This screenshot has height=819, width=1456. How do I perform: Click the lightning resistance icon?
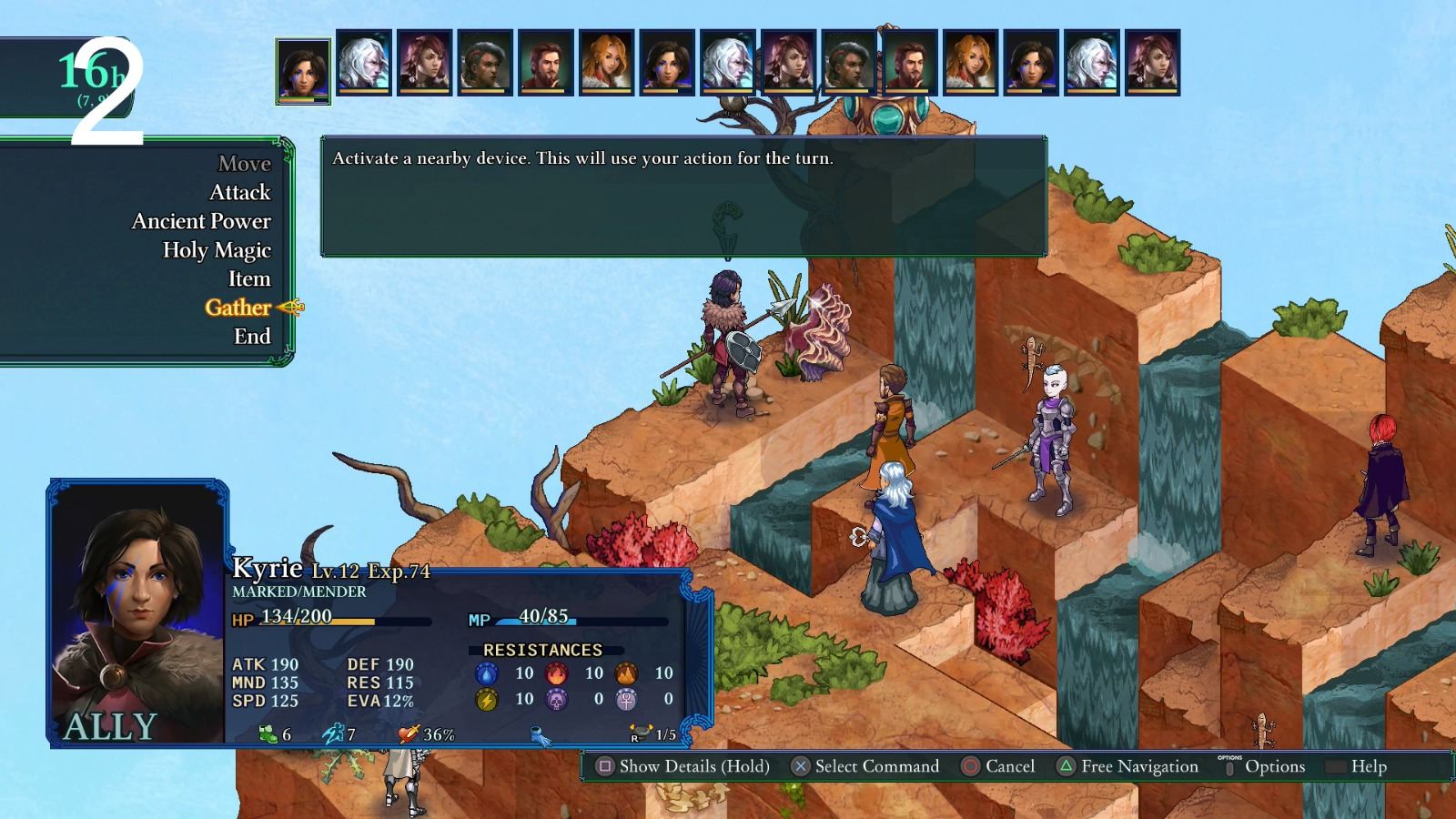click(485, 701)
